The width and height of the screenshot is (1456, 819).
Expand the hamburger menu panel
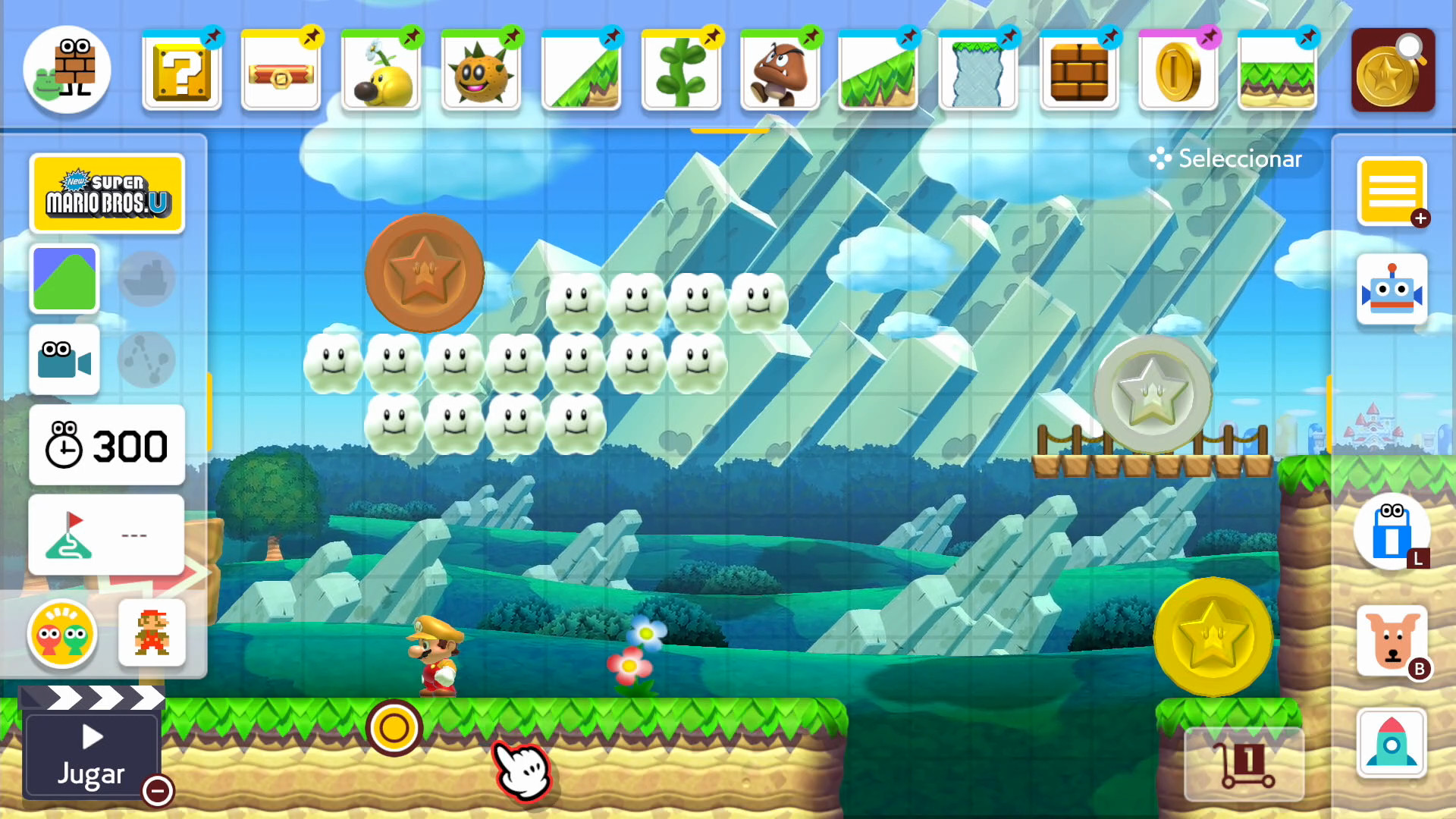click(x=1392, y=190)
